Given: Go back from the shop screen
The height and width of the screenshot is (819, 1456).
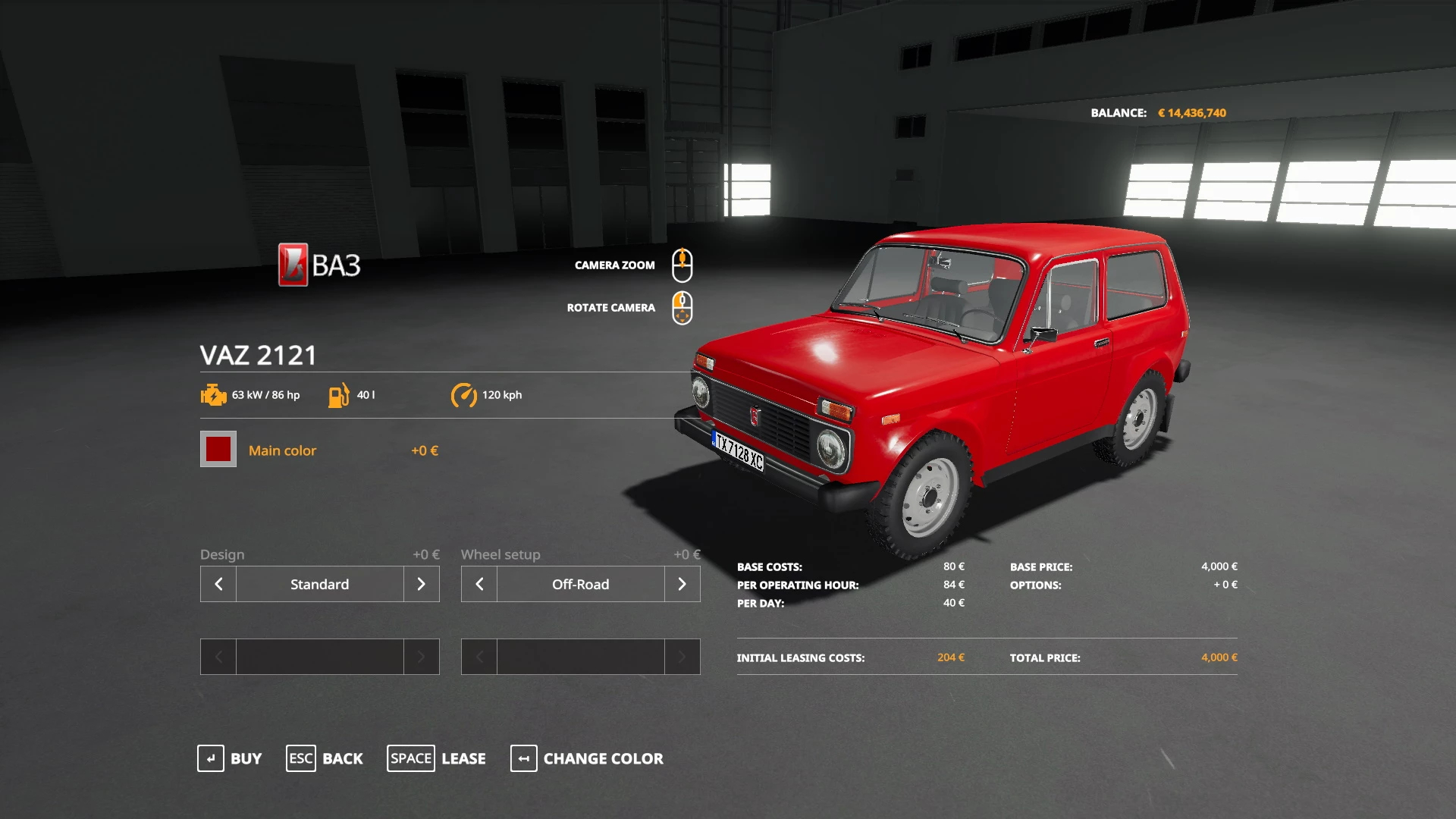Looking at the screenshot, I should [x=325, y=758].
